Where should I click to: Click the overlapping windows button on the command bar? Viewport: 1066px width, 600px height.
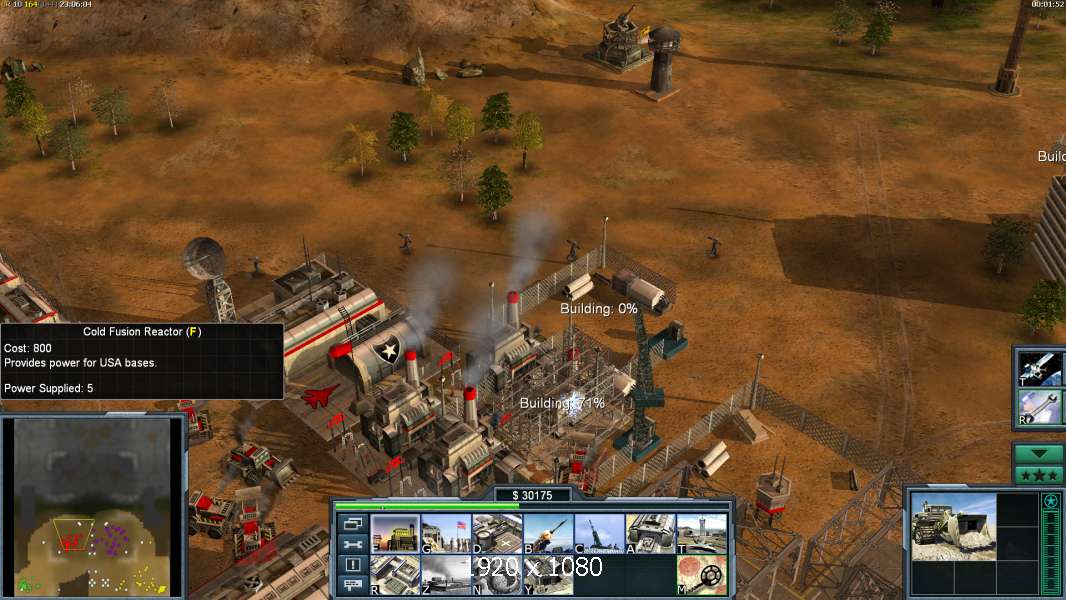[352, 523]
